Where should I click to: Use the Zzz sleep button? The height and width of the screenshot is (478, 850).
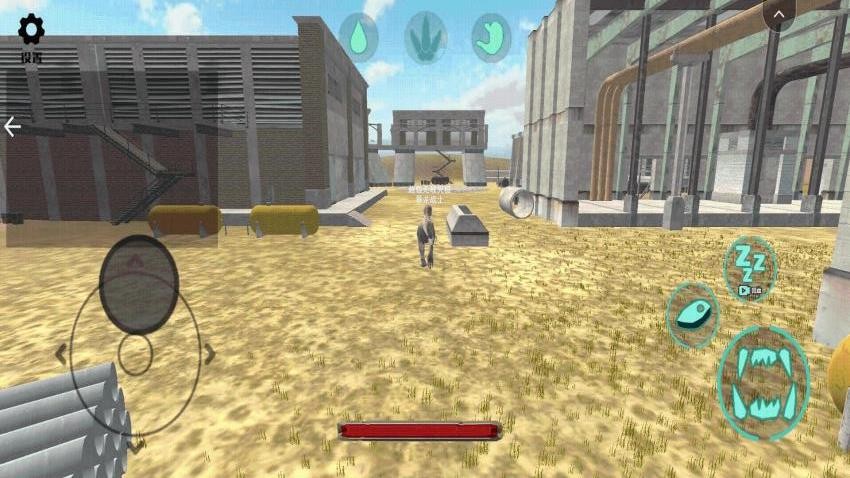point(750,267)
